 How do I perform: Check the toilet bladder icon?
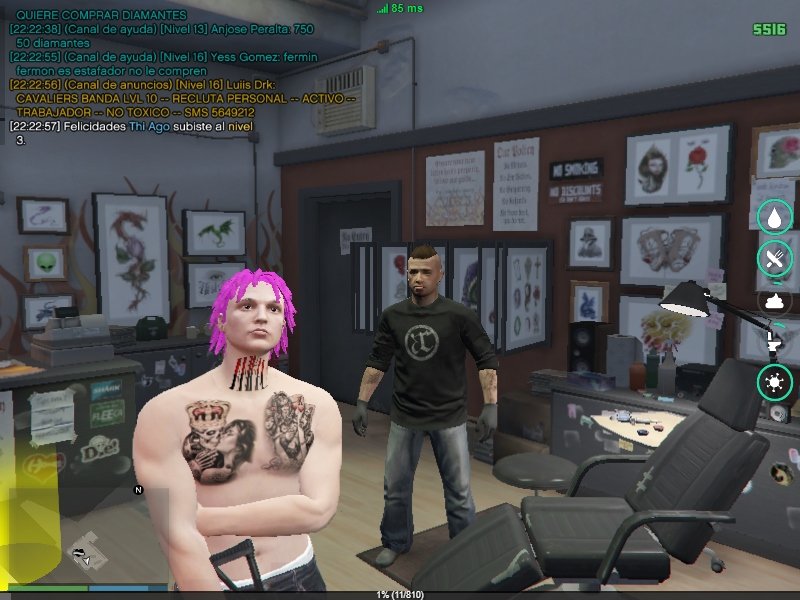coord(774,341)
